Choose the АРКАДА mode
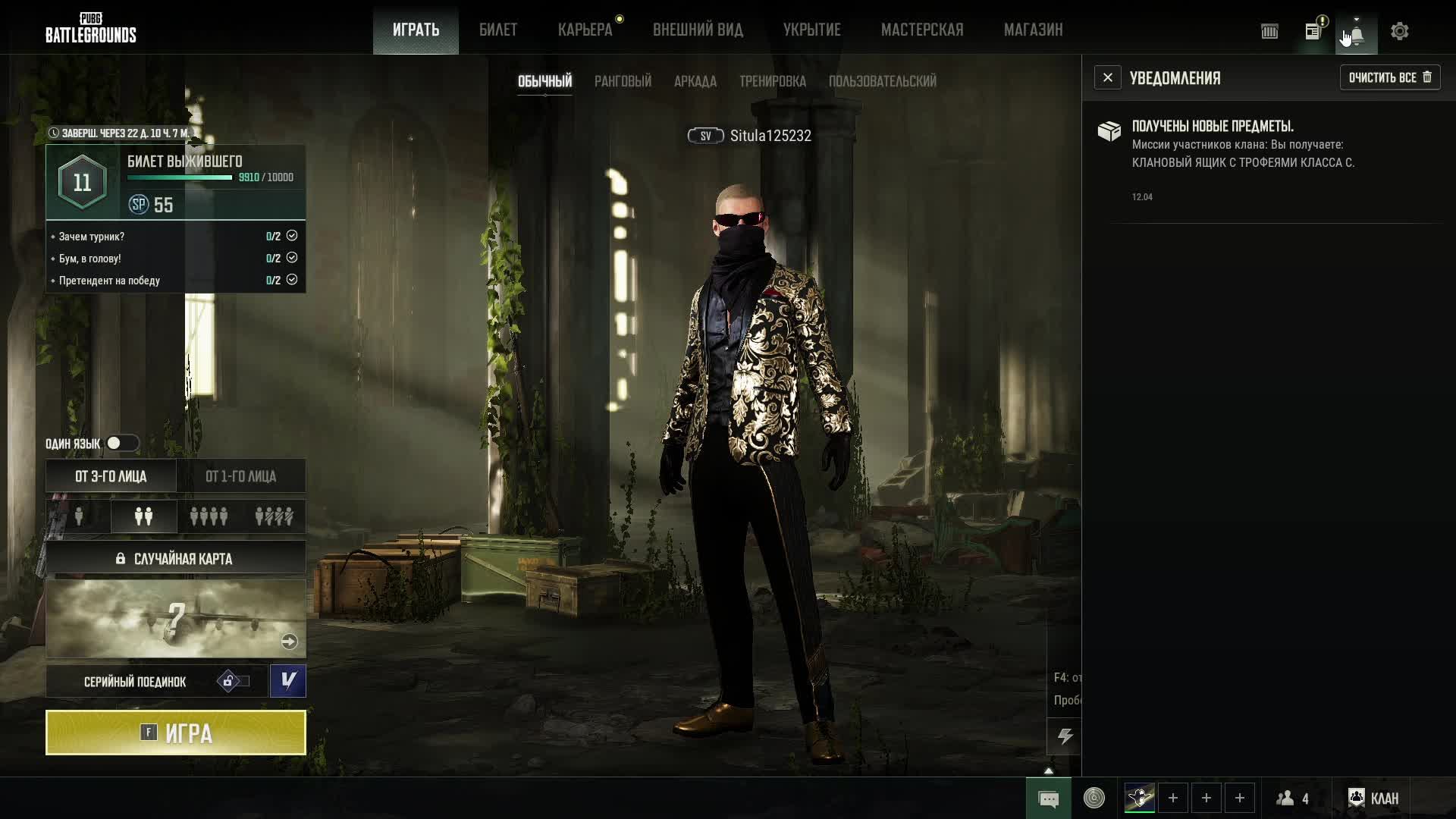1456x819 pixels. tap(695, 81)
